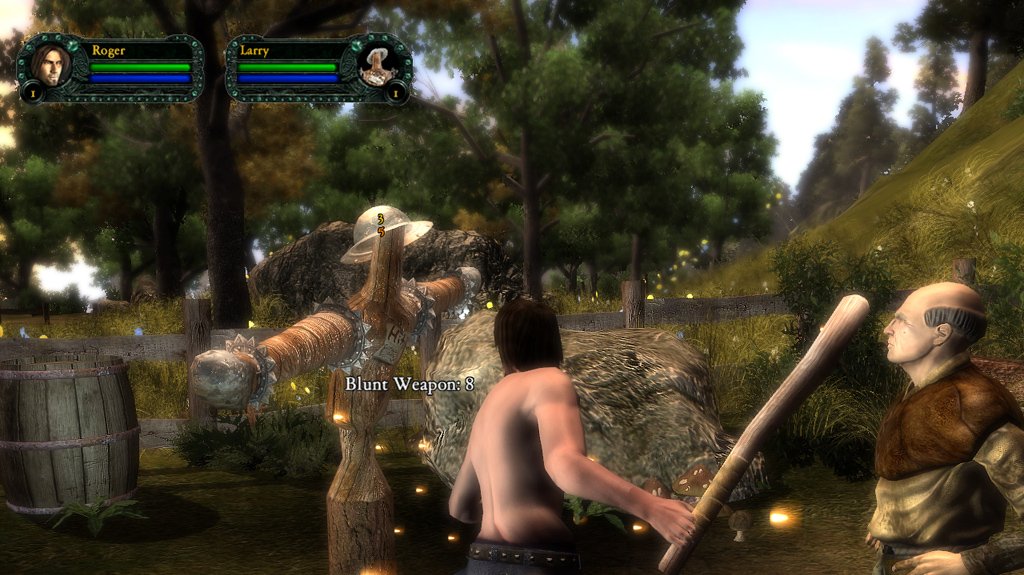Select Roger's character portrait

[50, 64]
